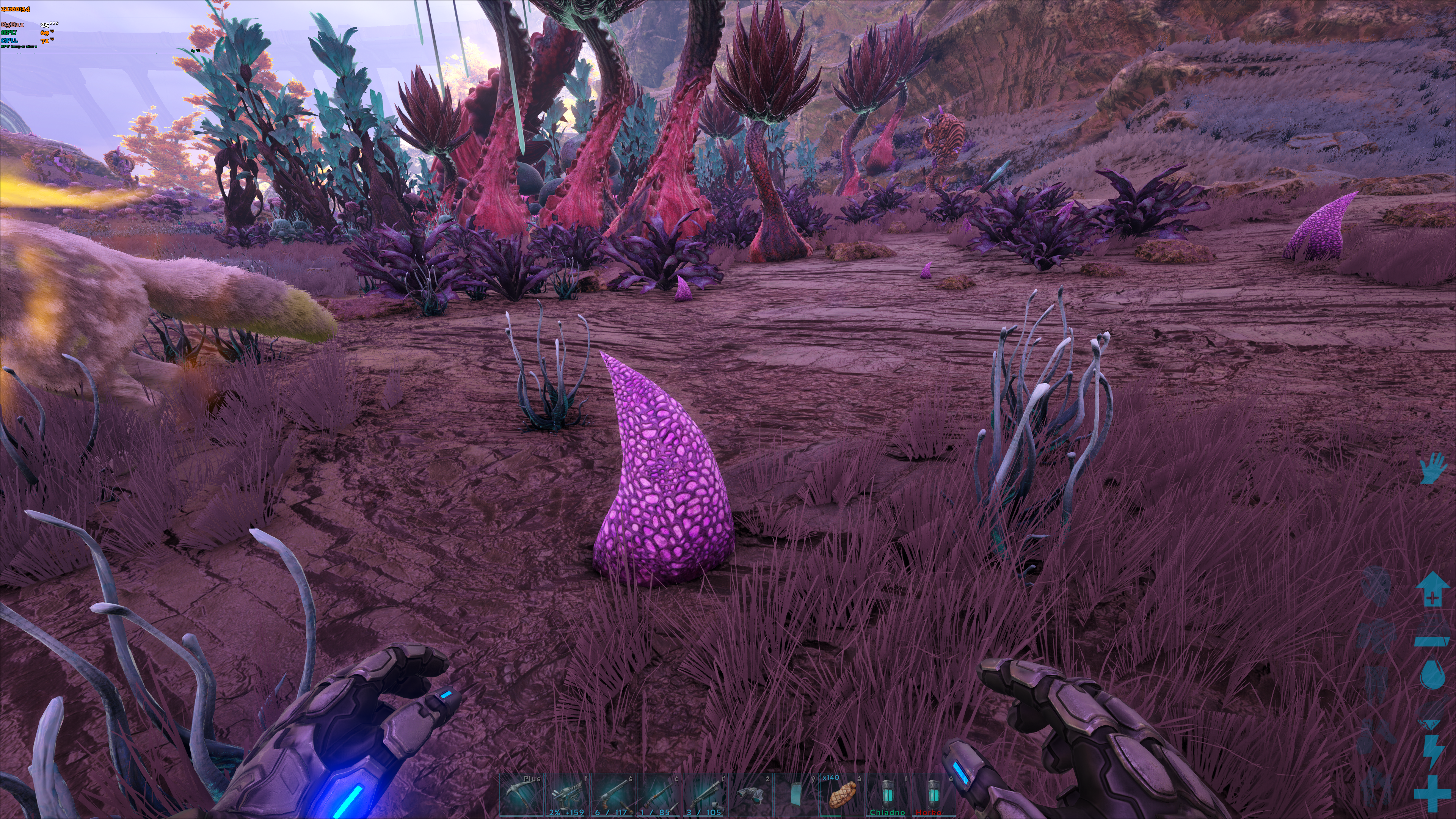
Task: Equip the shotgun showing 3 / 105 ammo
Action: pyautogui.click(x=705, y=795)
